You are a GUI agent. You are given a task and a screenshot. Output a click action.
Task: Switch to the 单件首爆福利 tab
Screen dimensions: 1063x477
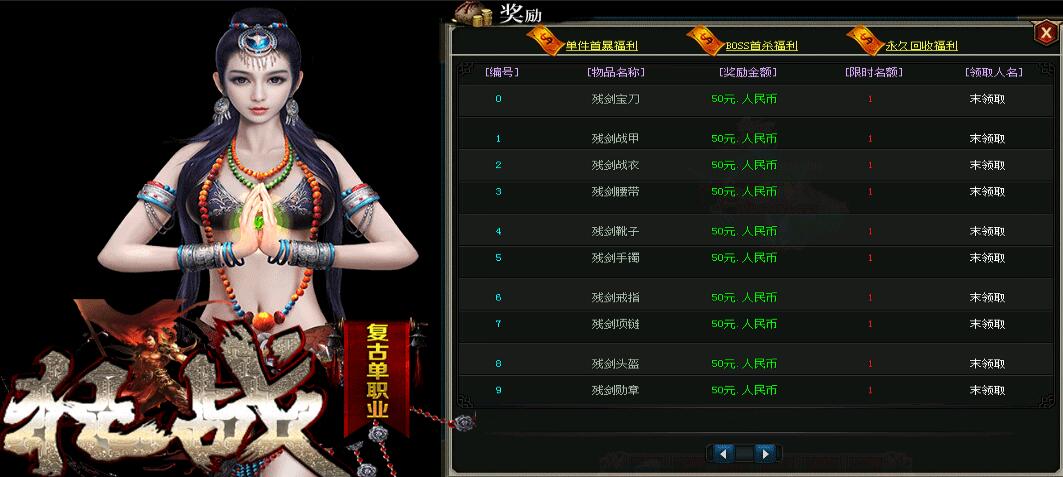click(x=601, y=45)
